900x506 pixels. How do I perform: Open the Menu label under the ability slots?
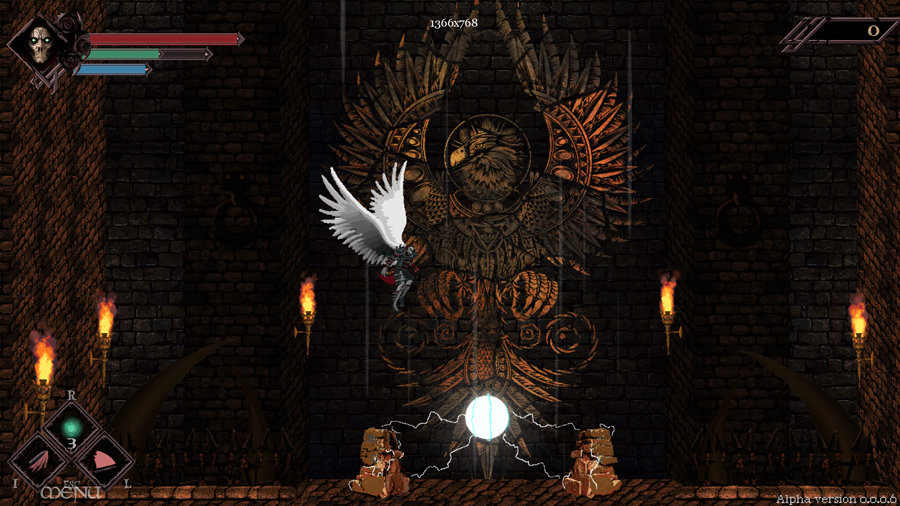click(x=71, y=493)
